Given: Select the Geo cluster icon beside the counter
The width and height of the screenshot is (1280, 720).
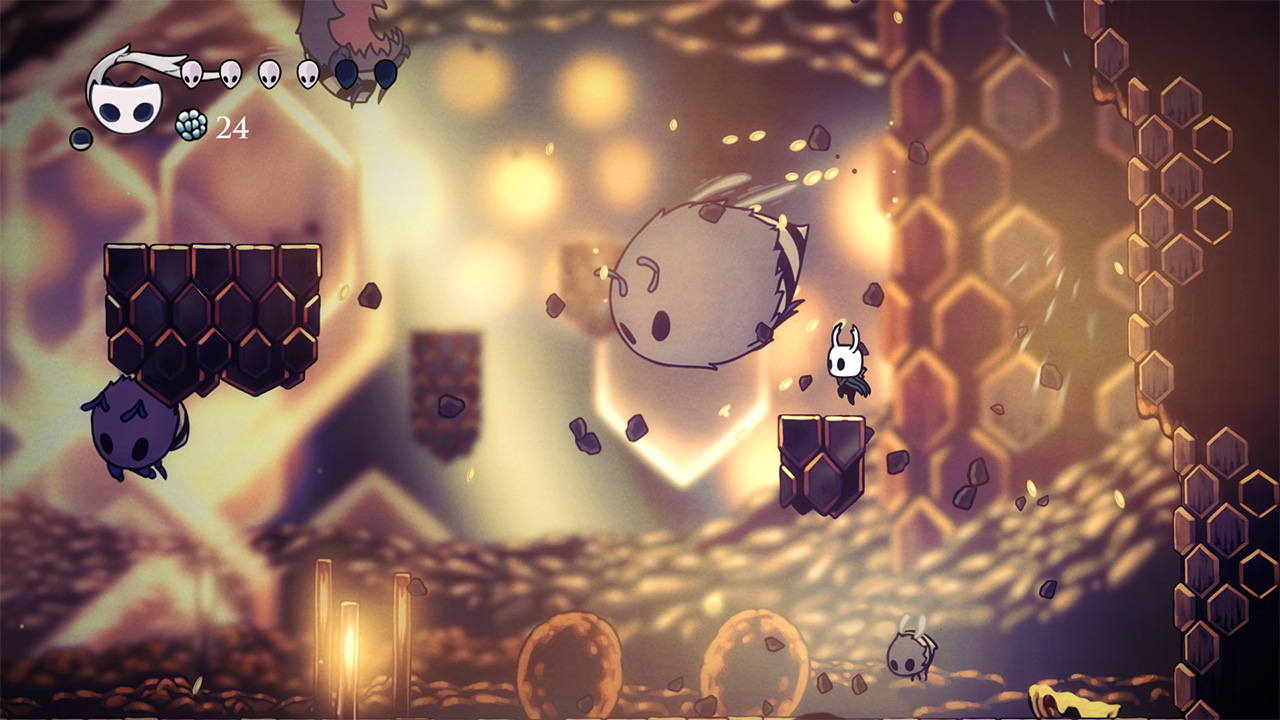Looking at the screenshot, I should [191, 126].
